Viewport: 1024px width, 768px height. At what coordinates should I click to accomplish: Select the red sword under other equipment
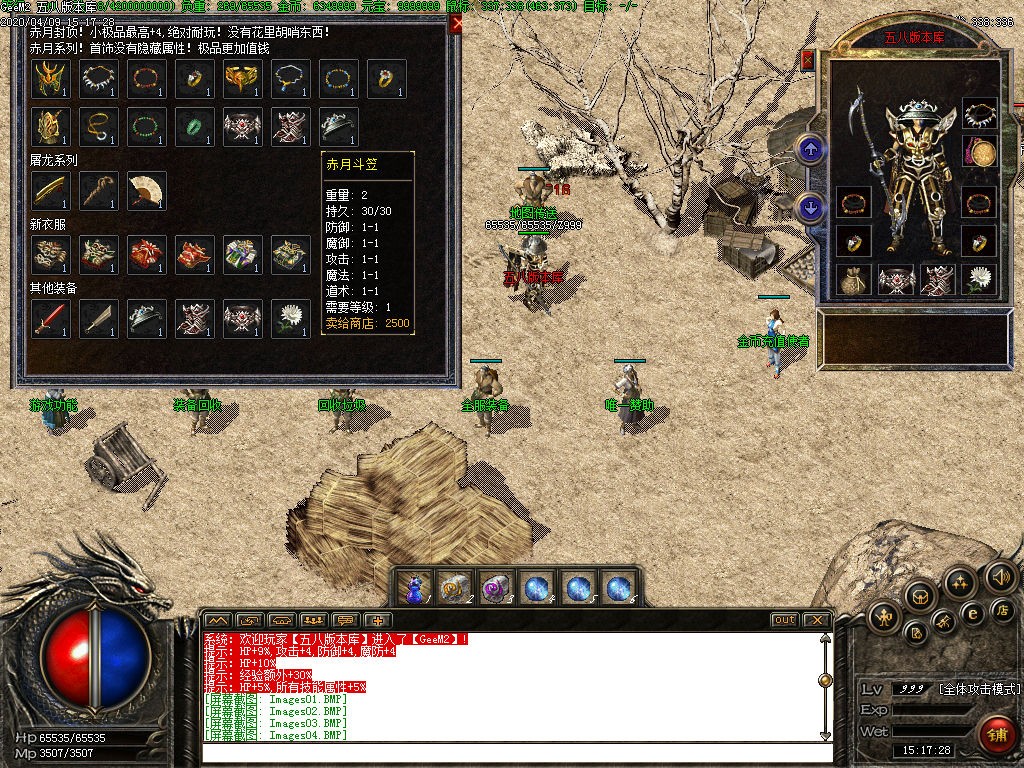pyautogui.click(x=50, y=319)
